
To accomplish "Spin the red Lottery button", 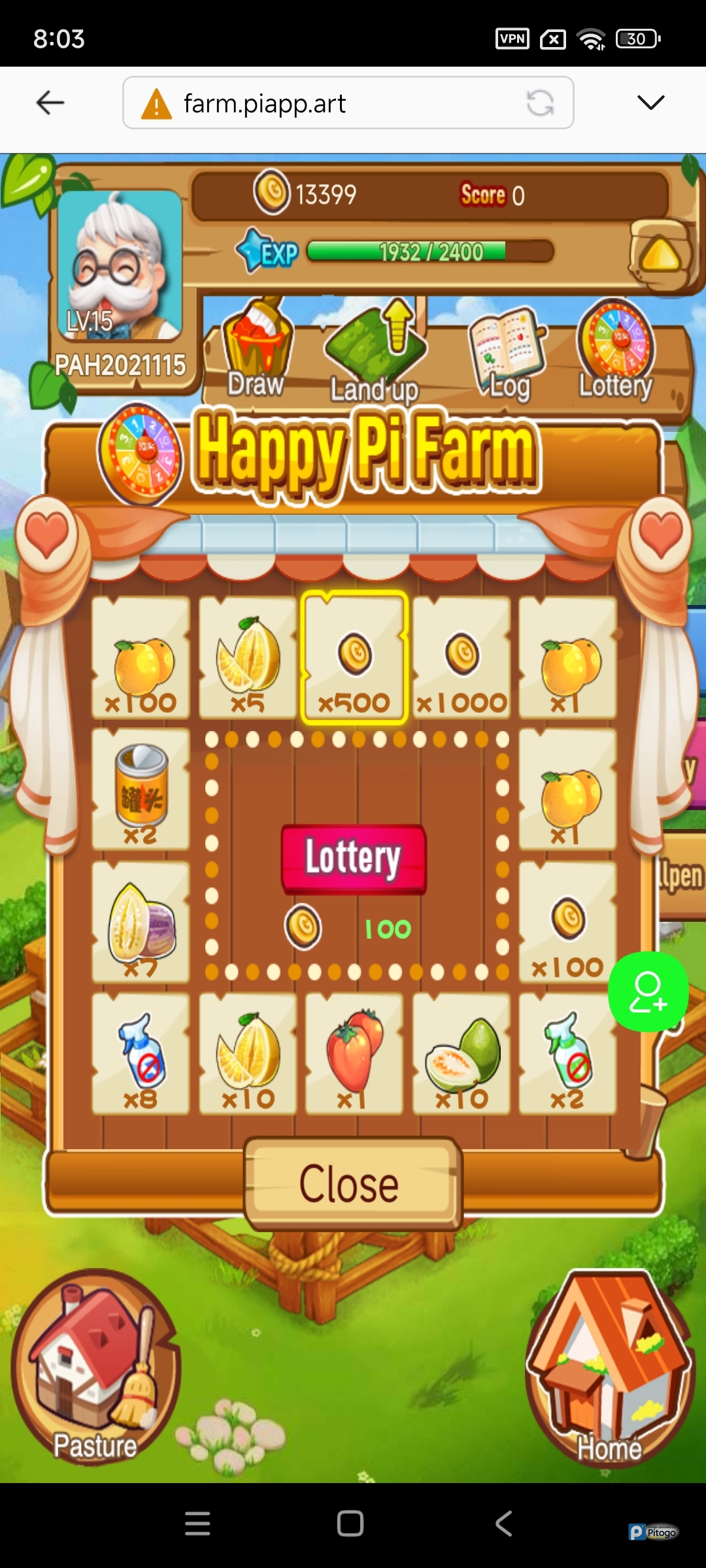I will tap(354, 858).
